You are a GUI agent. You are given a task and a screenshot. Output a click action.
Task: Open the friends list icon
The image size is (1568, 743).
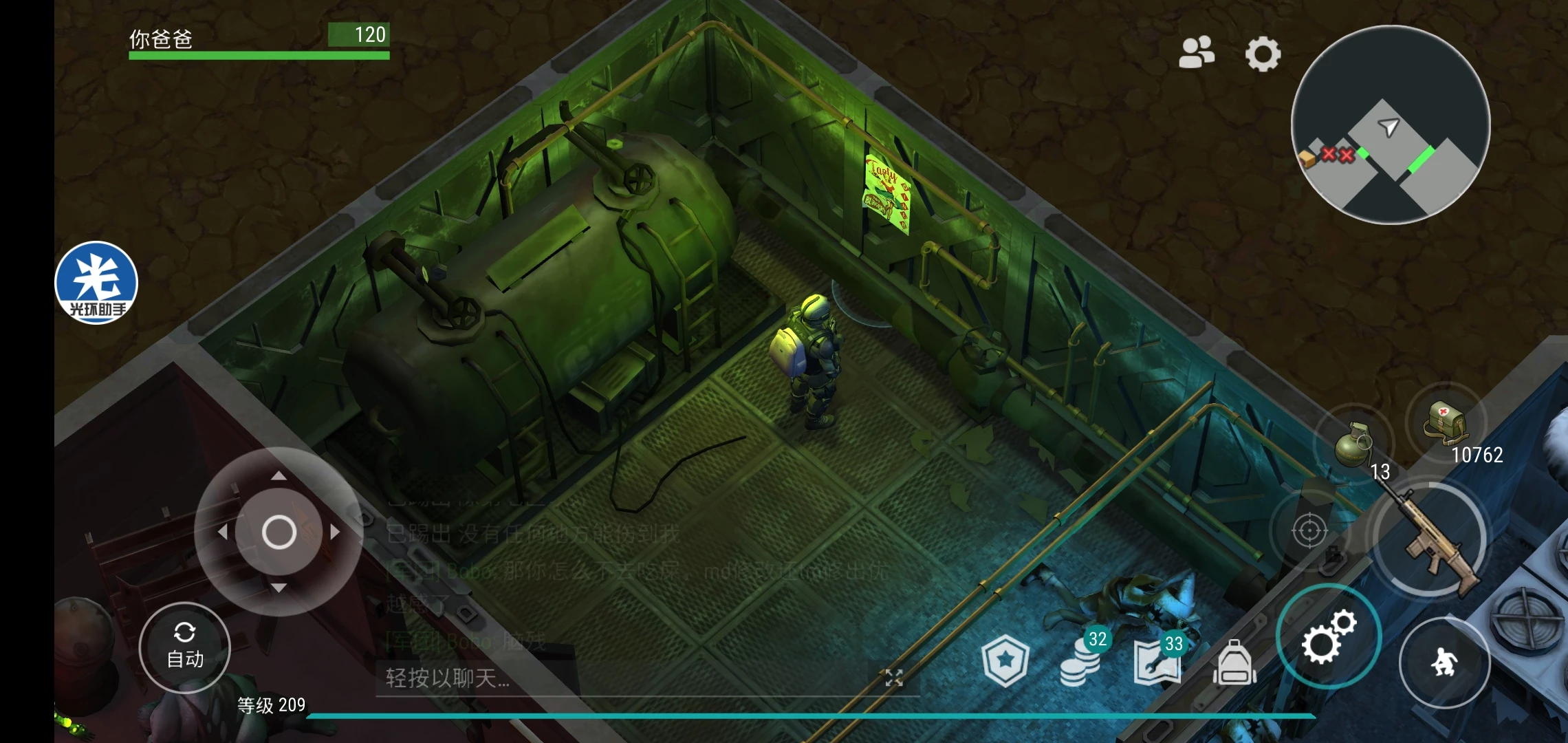(1197, 53)
